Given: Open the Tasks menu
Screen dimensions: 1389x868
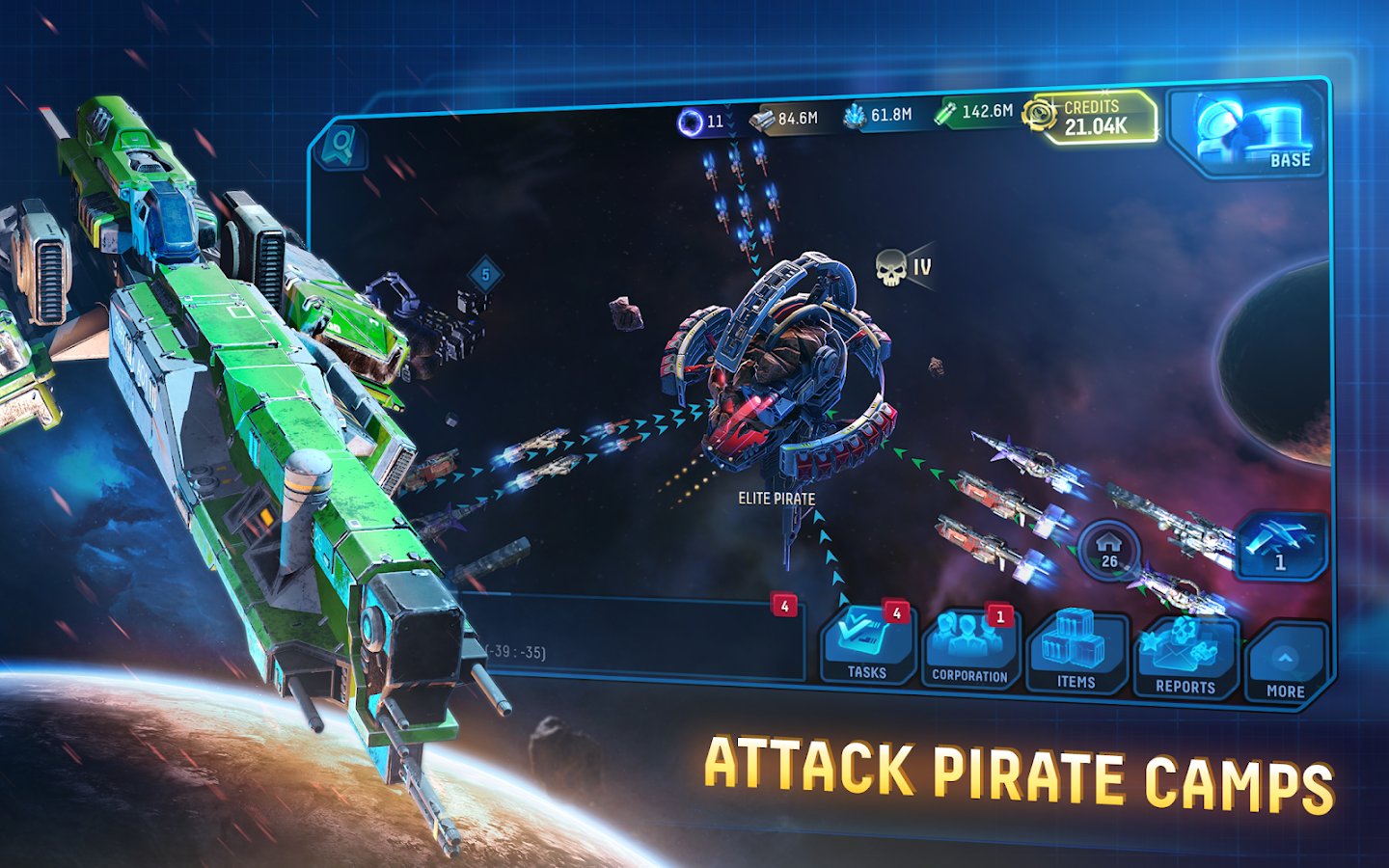Looking at the screenshot, I should [867, 645].
